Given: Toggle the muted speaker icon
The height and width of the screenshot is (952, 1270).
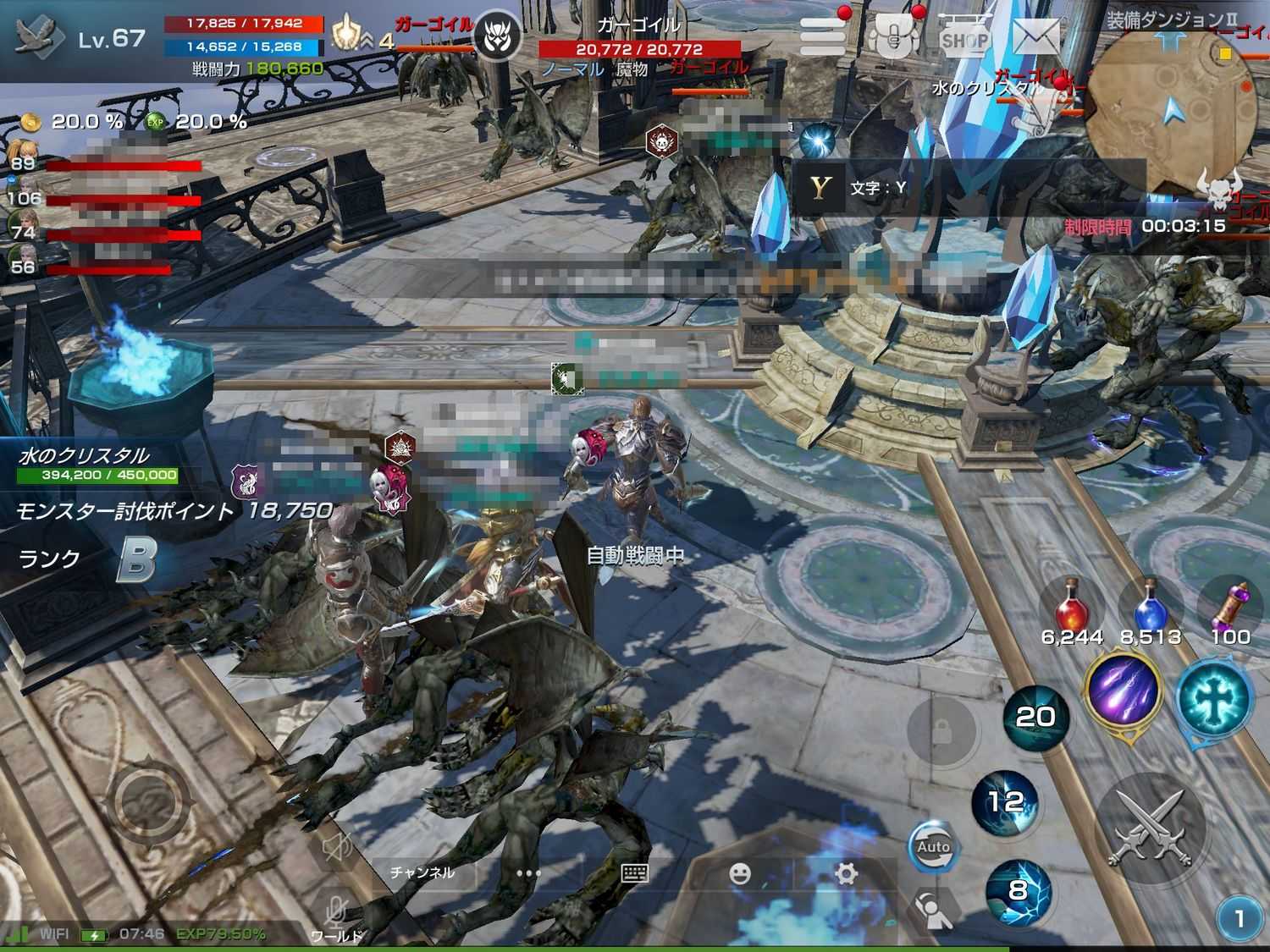Looking at the screenshot, I should [336, 847].
